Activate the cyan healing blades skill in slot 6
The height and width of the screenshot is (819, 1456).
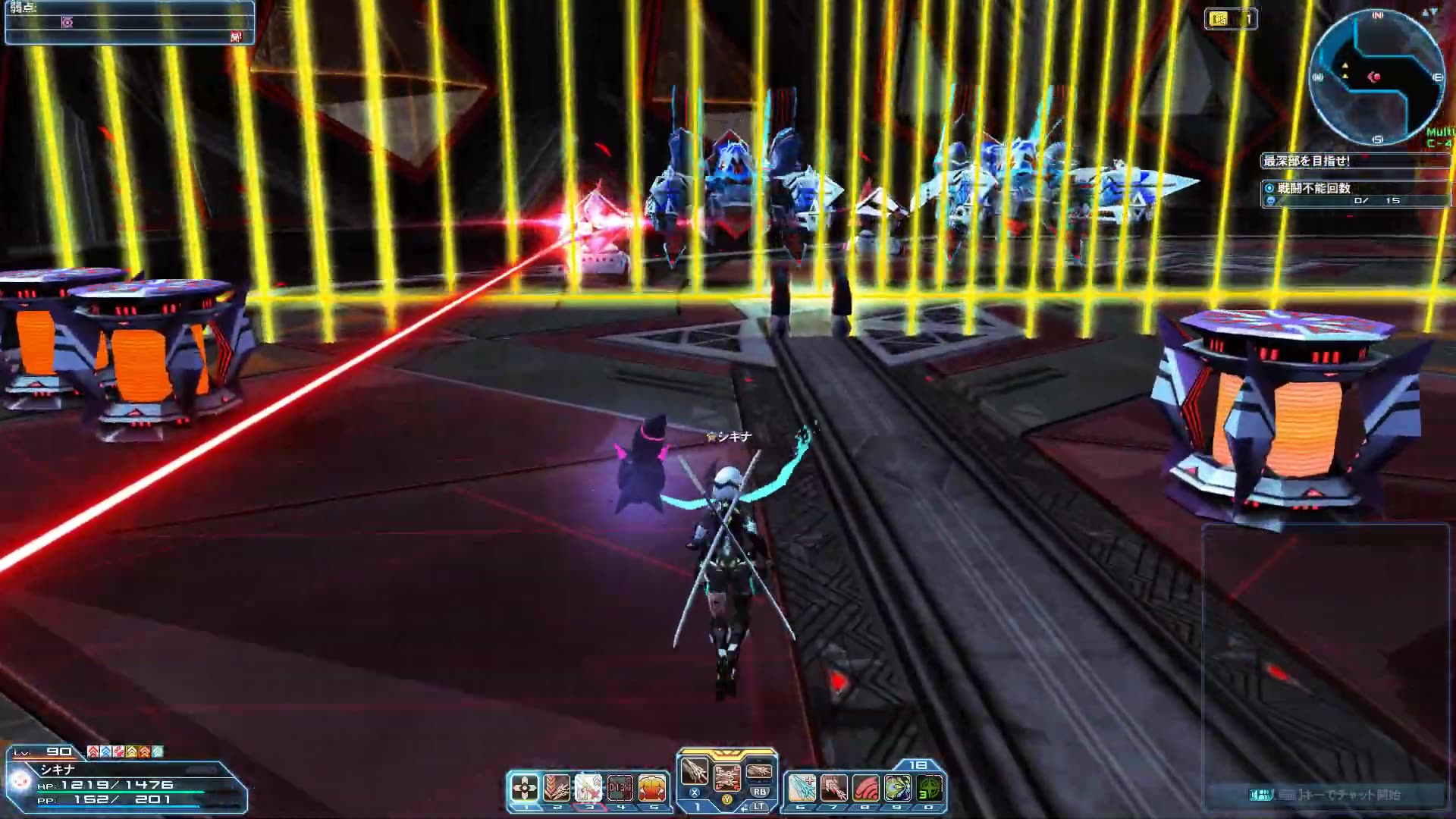coord(802,788)
